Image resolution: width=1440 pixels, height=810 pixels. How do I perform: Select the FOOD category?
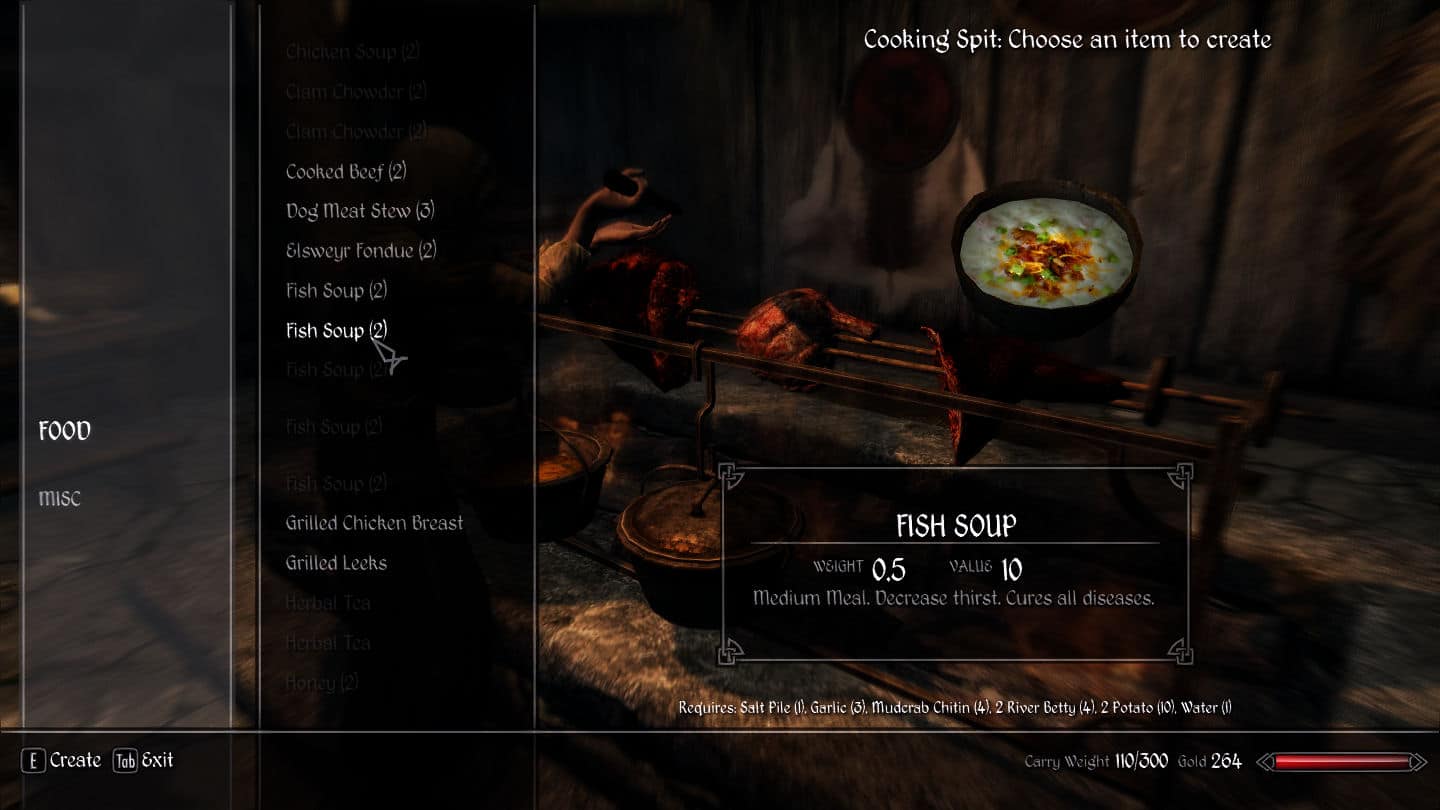pos(65,431)
